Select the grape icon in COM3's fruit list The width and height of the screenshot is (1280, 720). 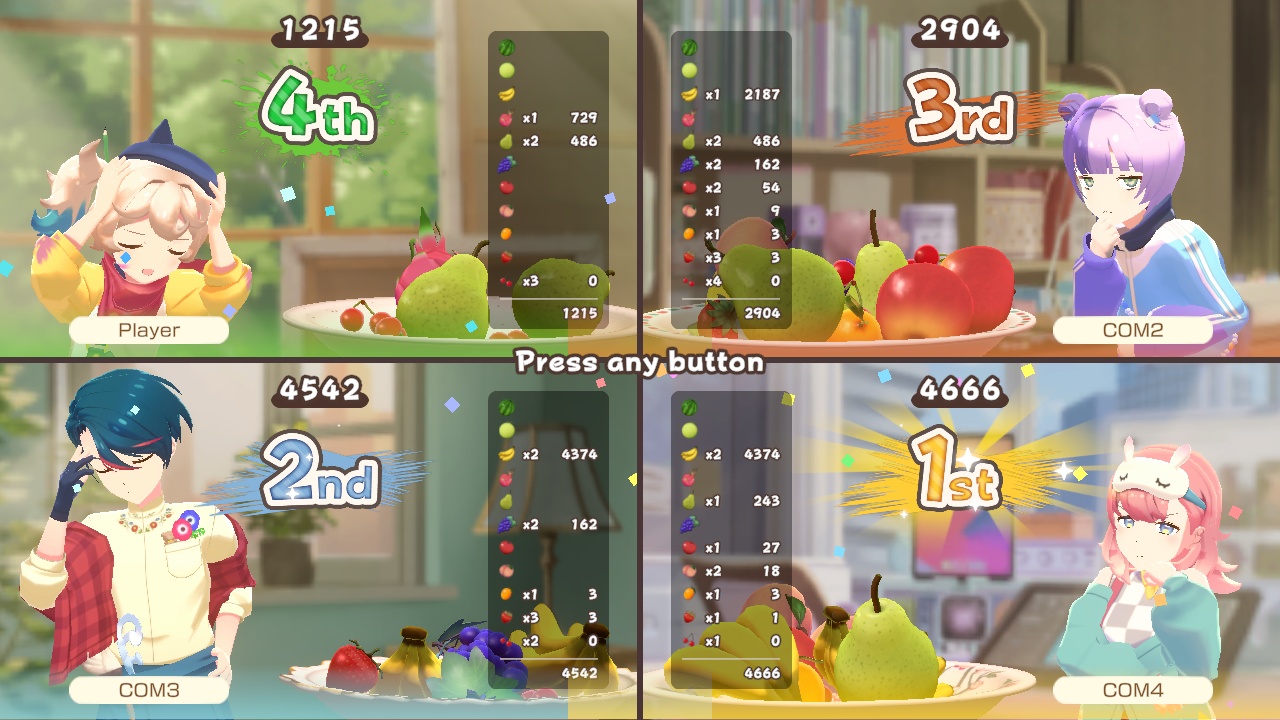(505, 524)
